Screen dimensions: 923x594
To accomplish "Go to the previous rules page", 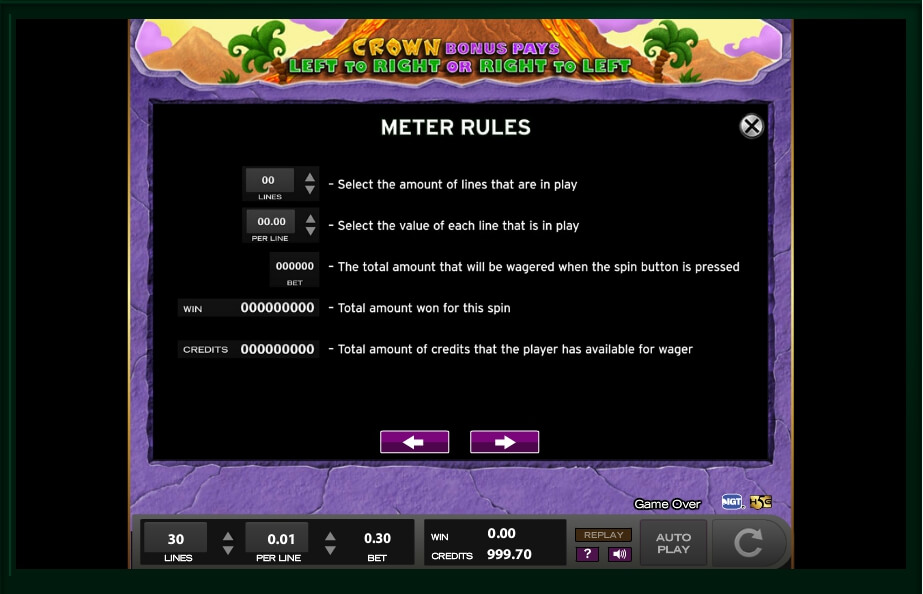I will 414,442.
